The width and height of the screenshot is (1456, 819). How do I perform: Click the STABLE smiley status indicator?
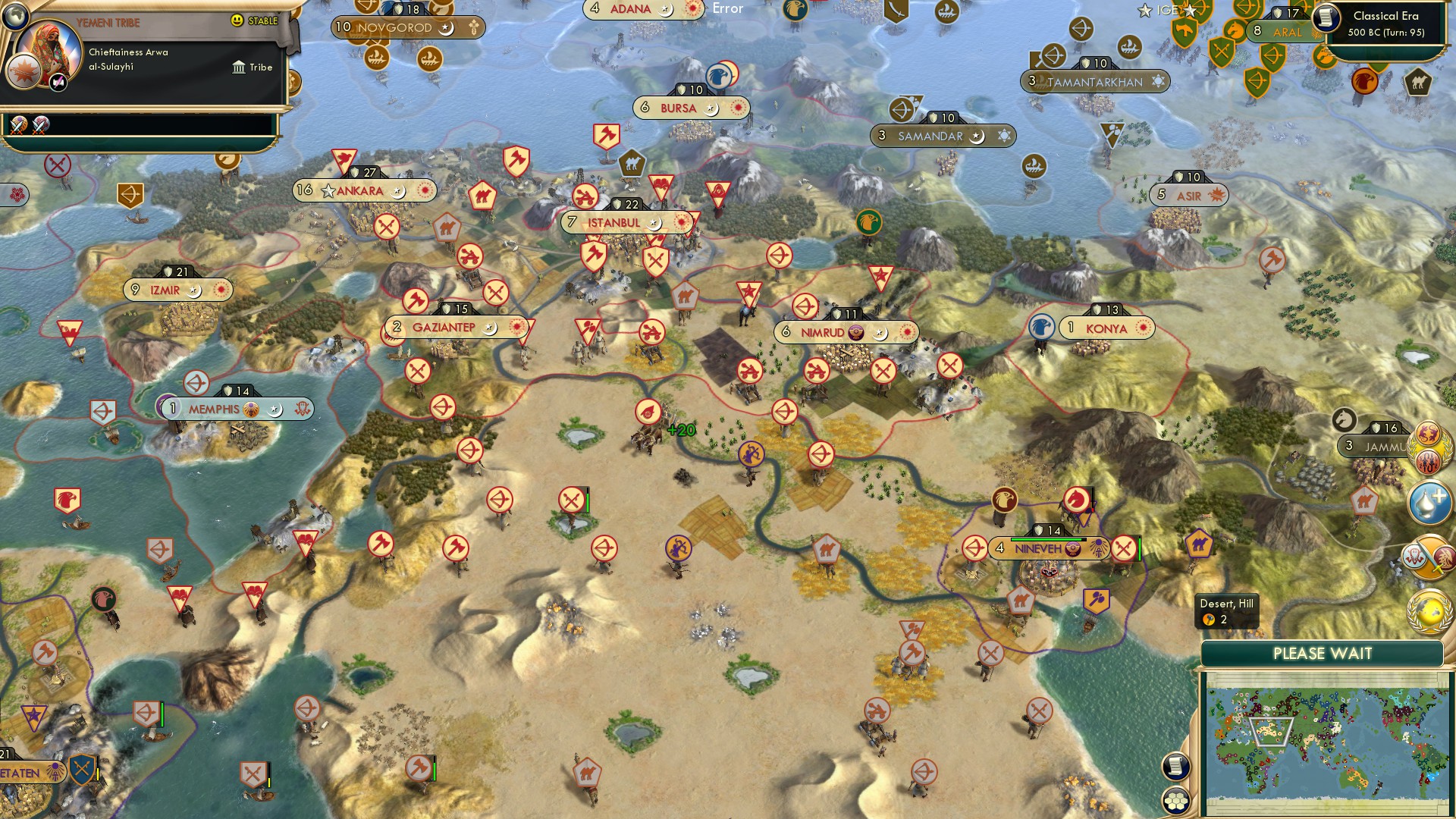pos(237,20)
